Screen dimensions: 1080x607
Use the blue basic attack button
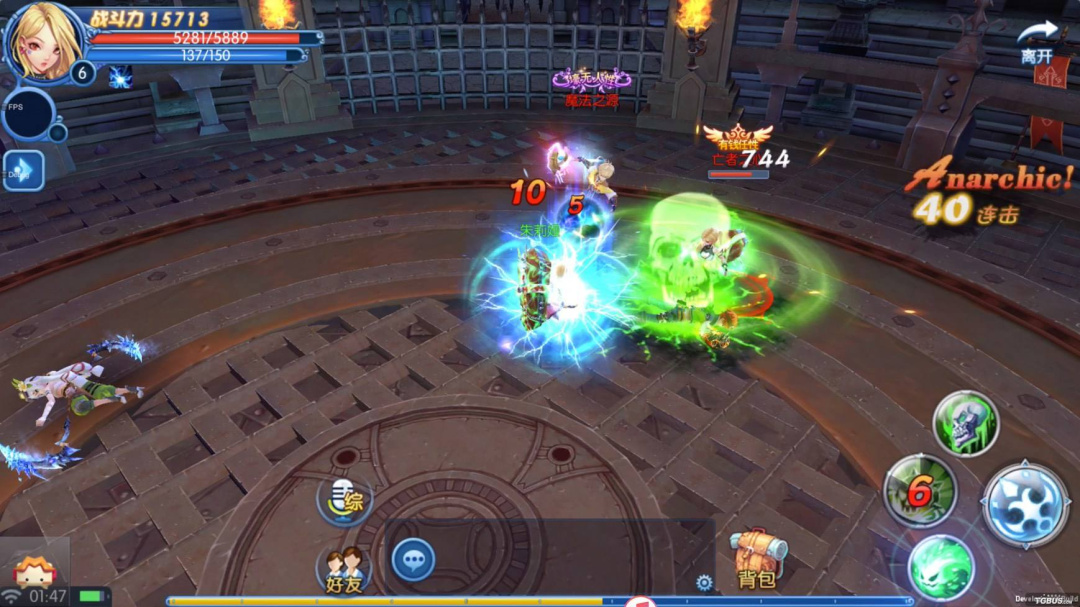coord(1025,504)
